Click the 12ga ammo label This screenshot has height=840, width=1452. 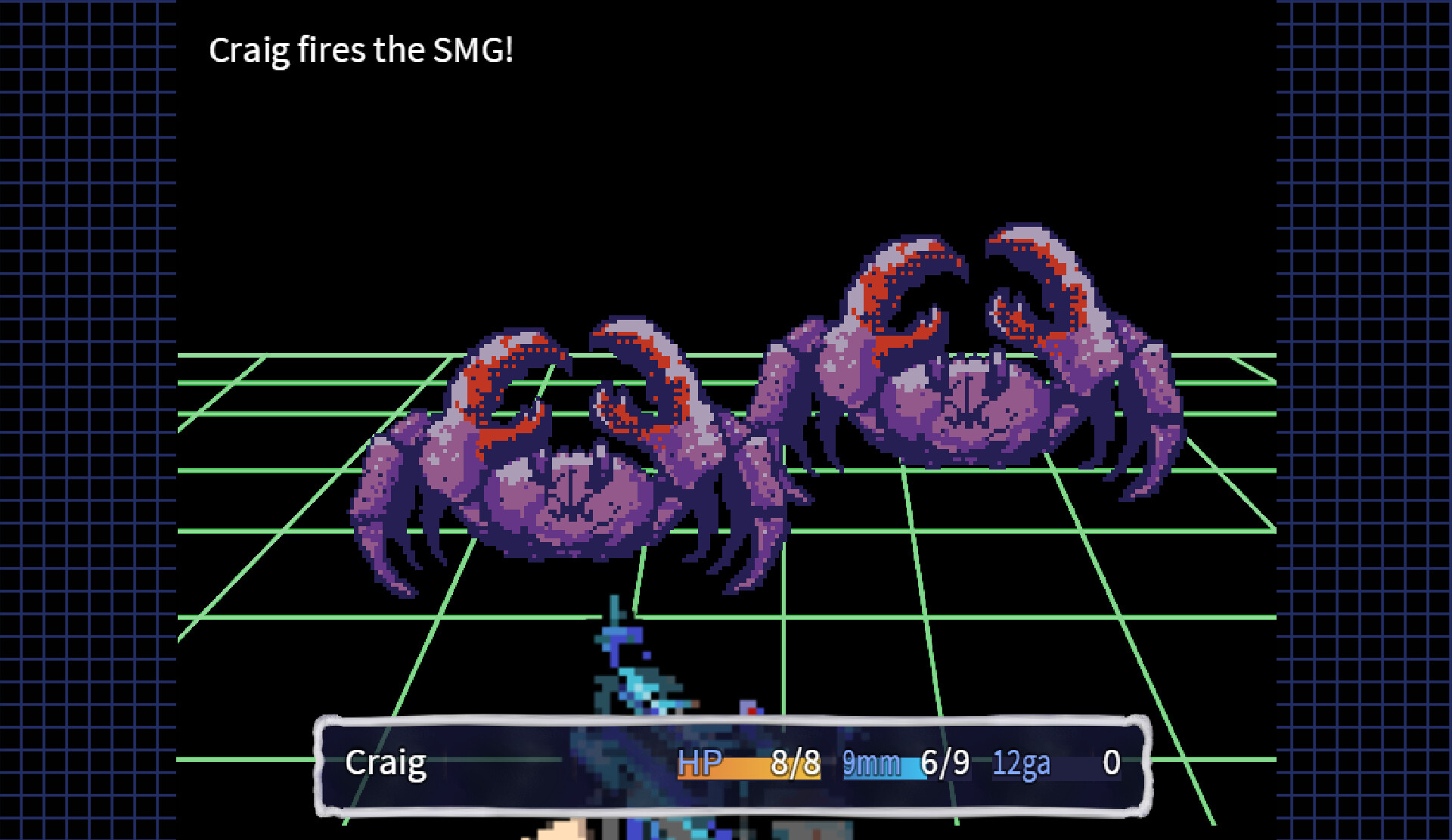point(1021,764)
